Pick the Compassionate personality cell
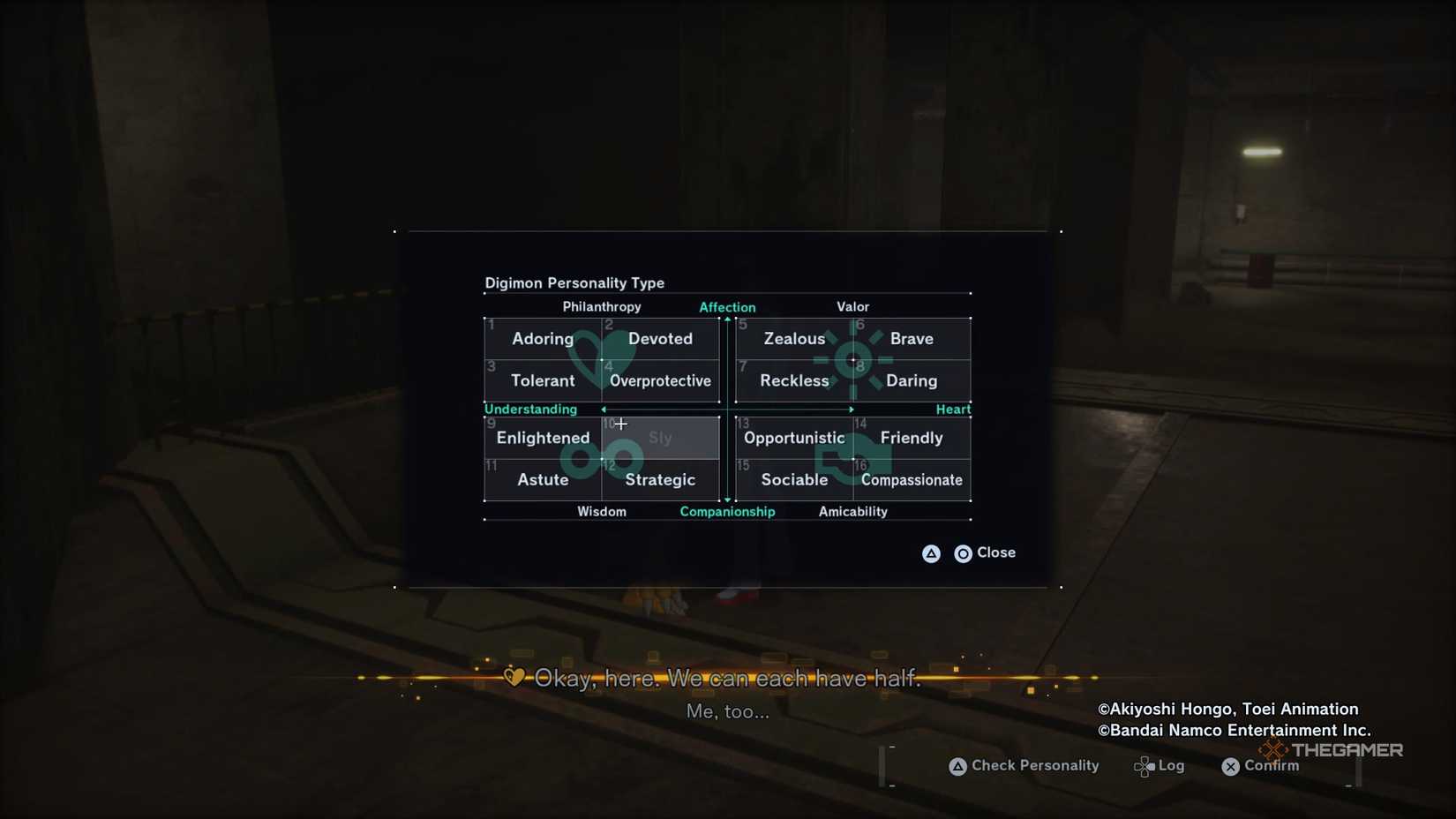1456x819 pixels. [912, 480]
